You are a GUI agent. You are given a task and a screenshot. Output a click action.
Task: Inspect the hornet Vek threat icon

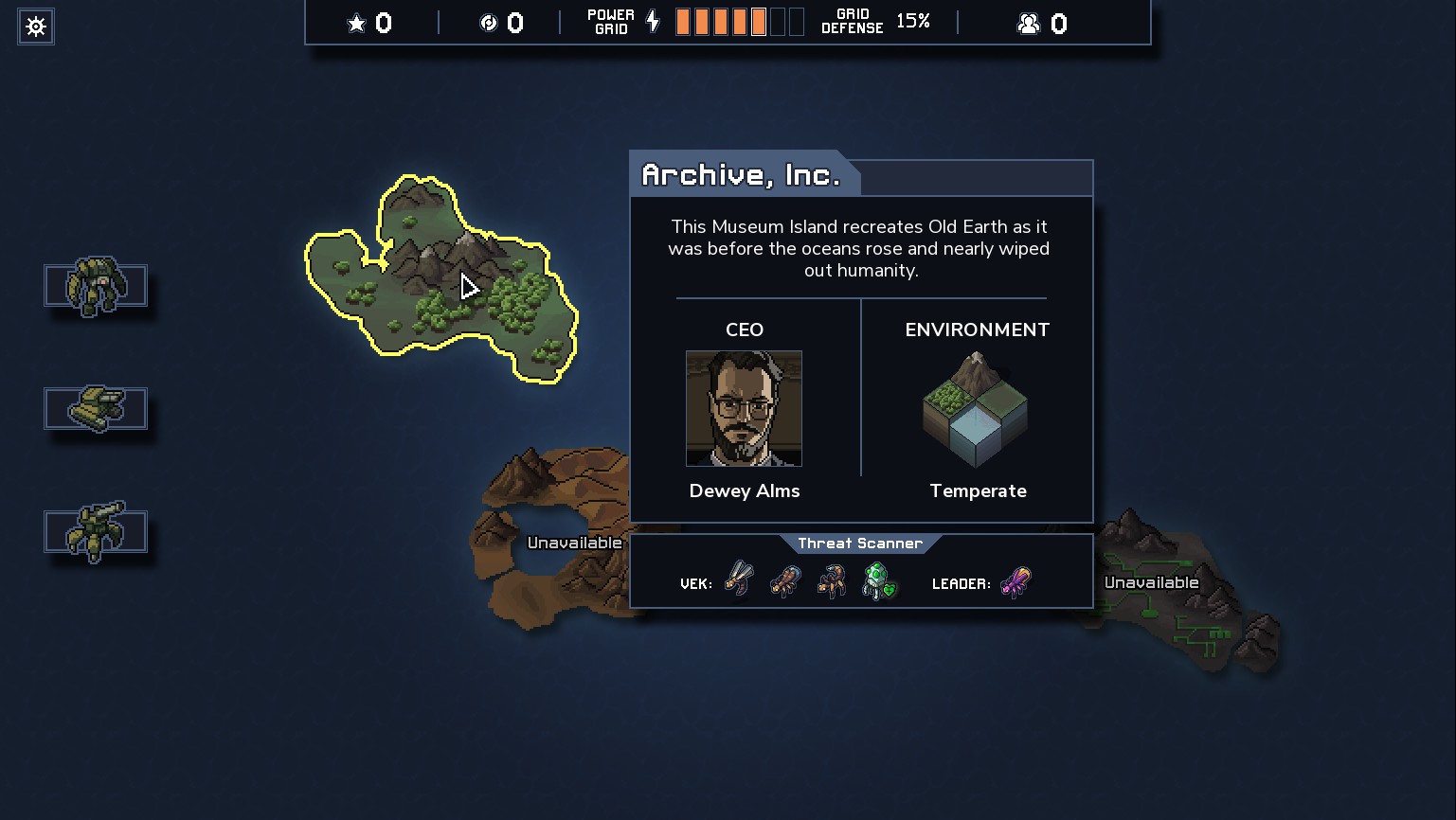point(739,579)
